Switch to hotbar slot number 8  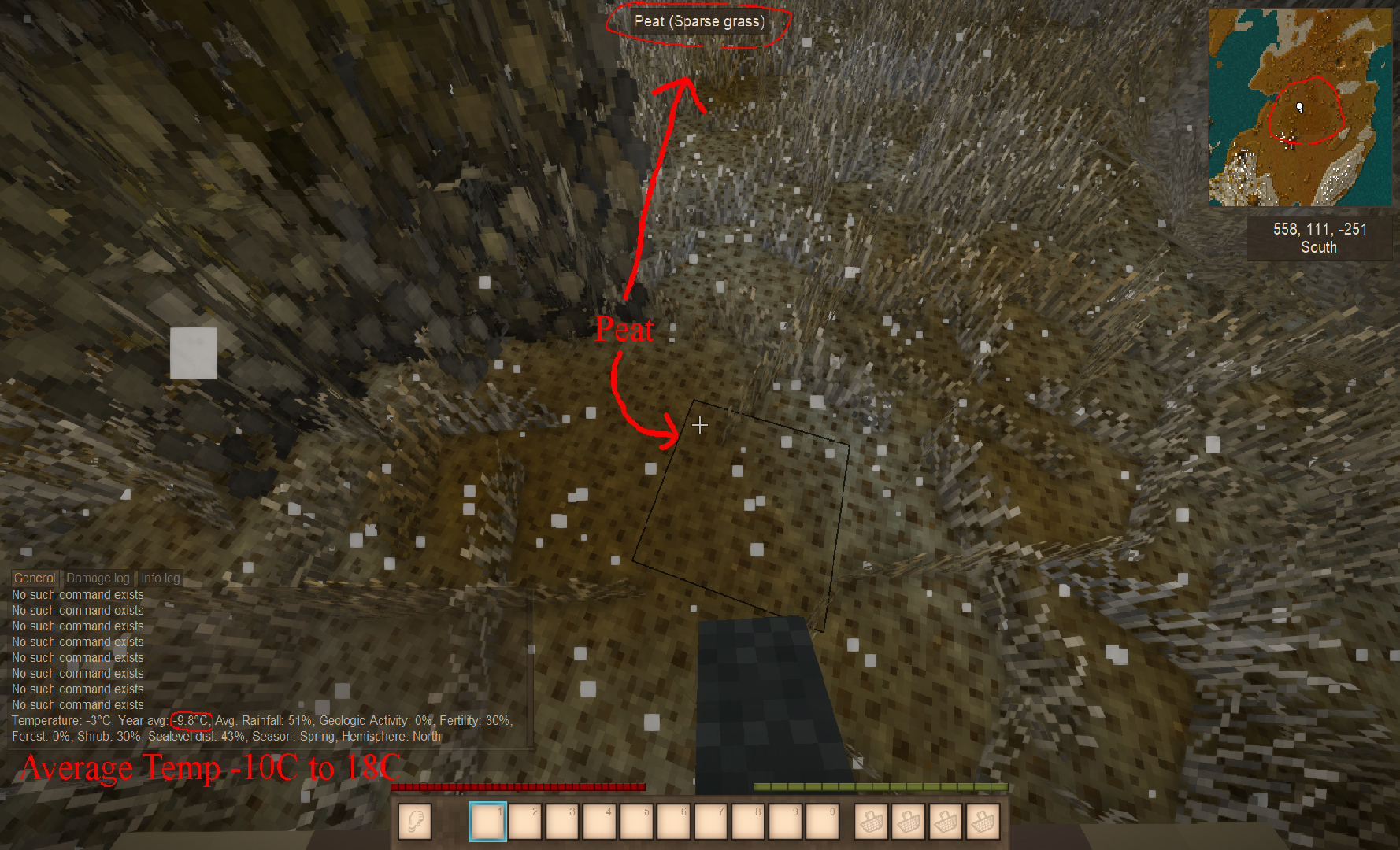coord(747,822)
